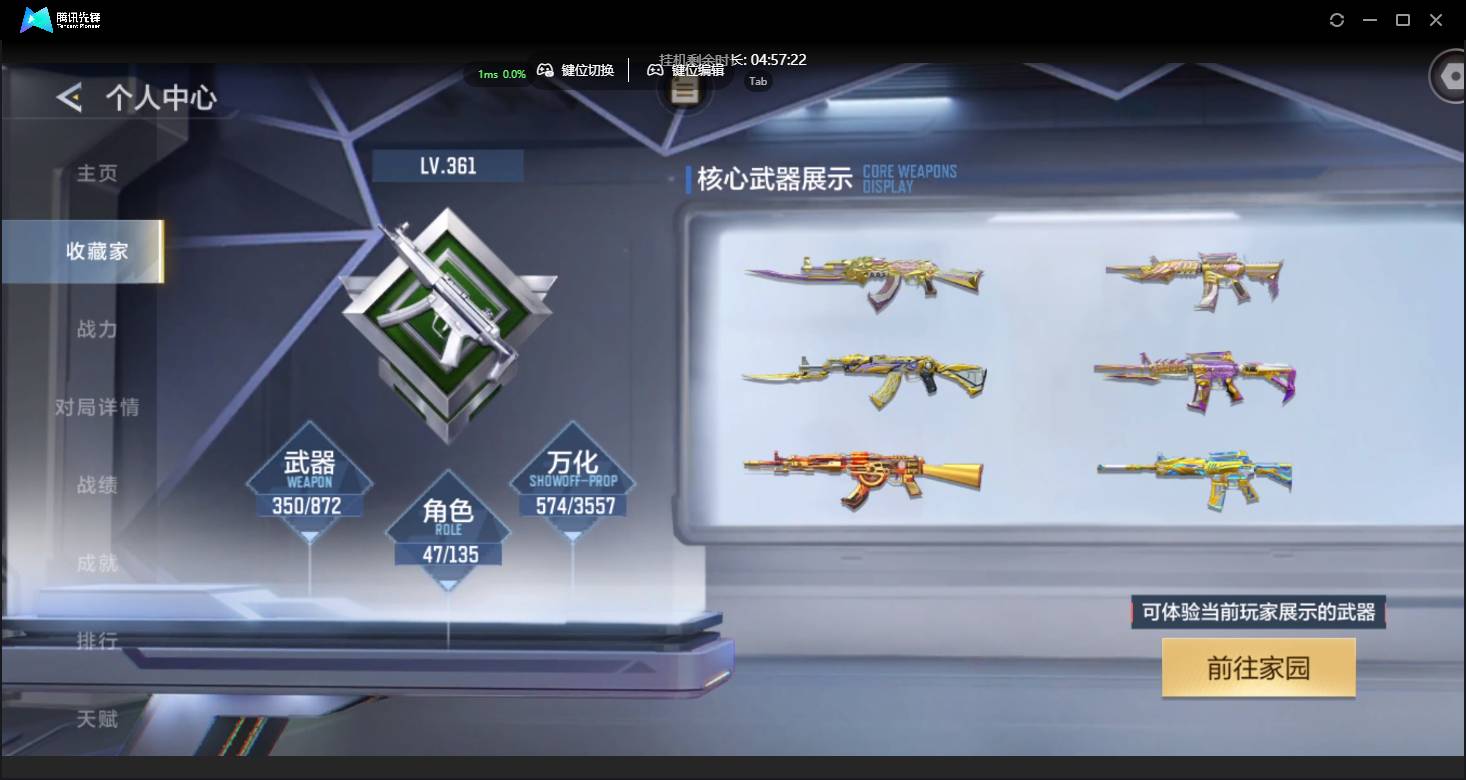Select the 排行 sidebar entry
The image size is (1466, 780).
pyautogui.click(x=95, y=641)
